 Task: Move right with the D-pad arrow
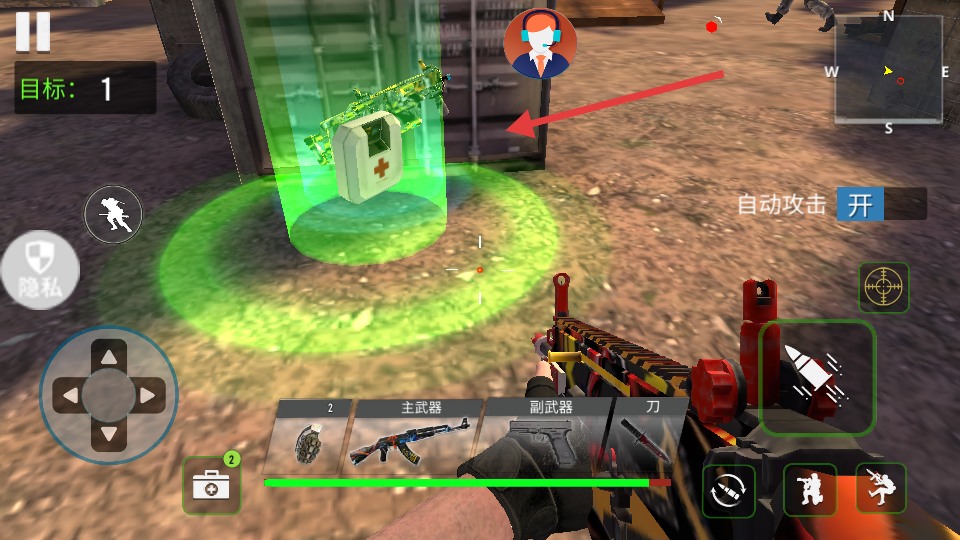(x=147, y=396)
